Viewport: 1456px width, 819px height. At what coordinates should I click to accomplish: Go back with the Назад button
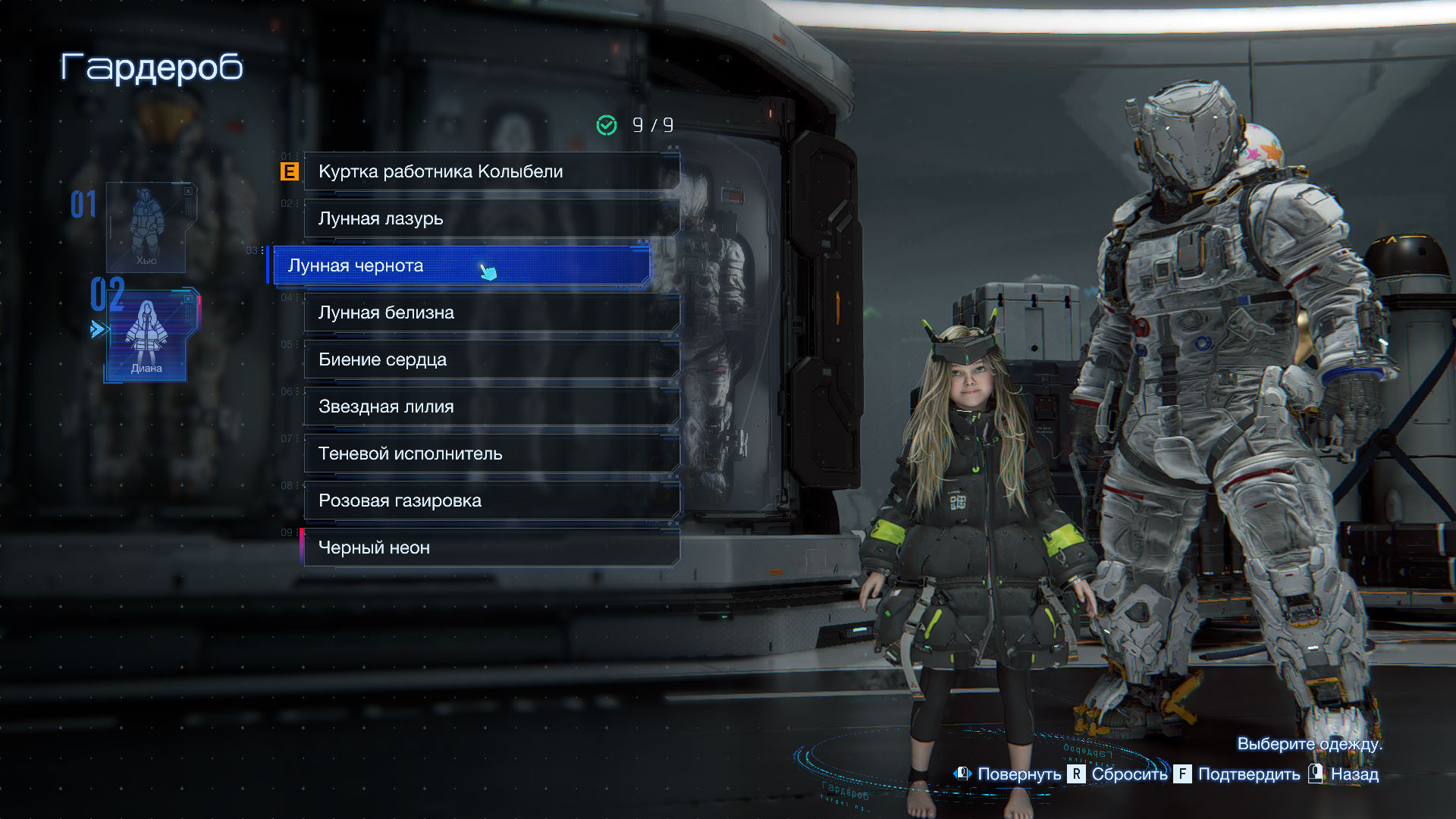[x=1344, y=774]
